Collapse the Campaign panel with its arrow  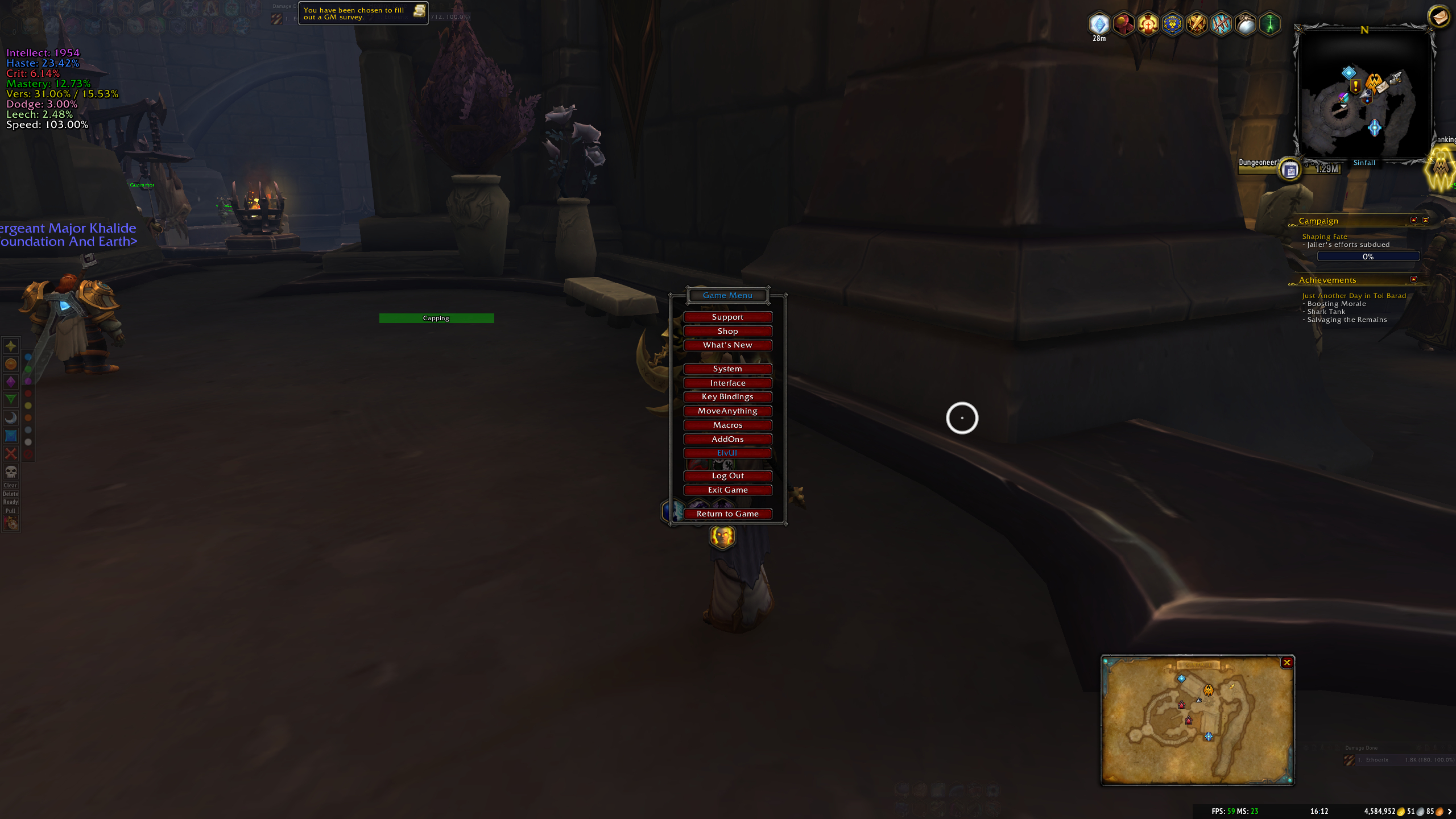(1414, 220)
